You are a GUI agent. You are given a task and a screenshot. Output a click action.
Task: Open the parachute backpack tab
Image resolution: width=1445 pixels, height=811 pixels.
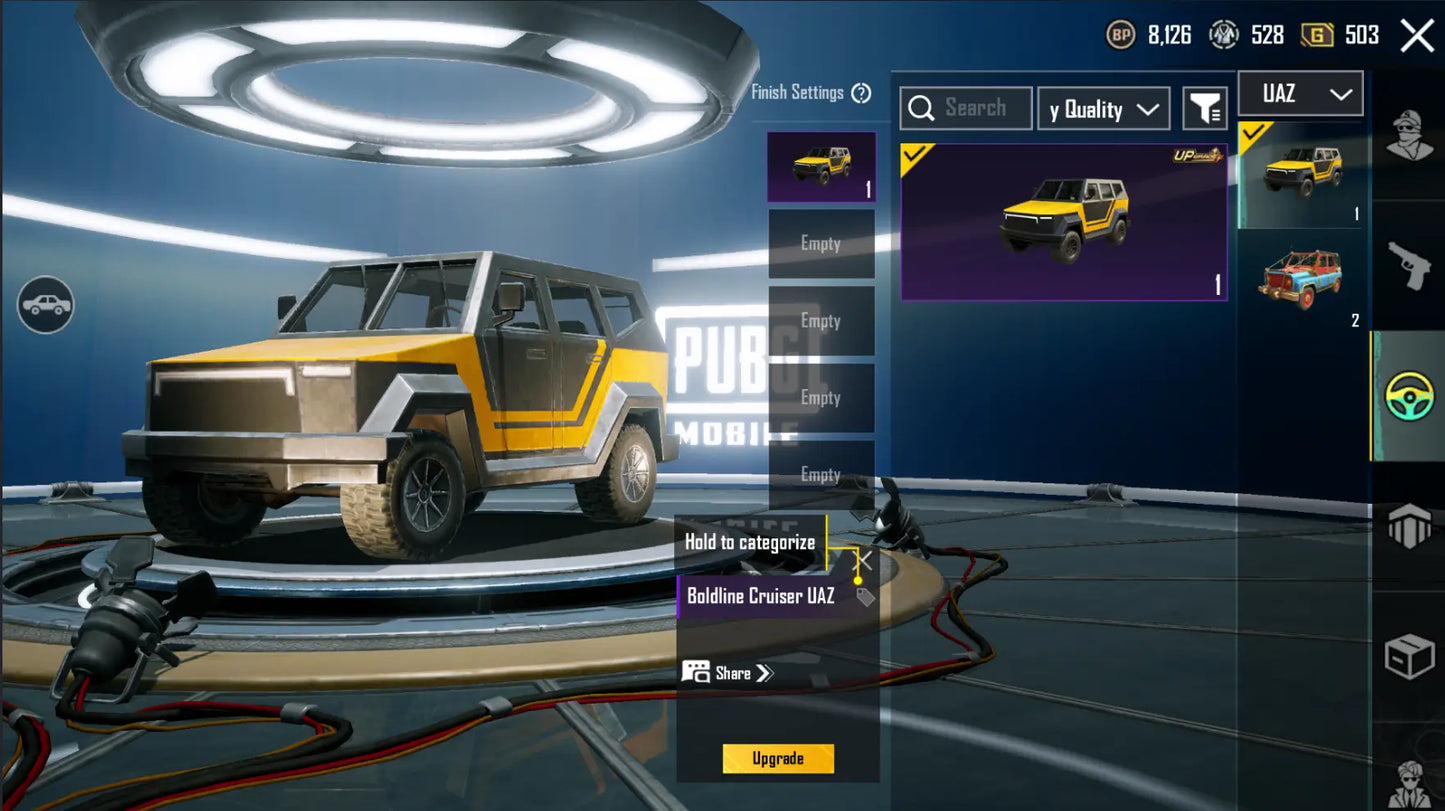click(x=1409, y=526)
